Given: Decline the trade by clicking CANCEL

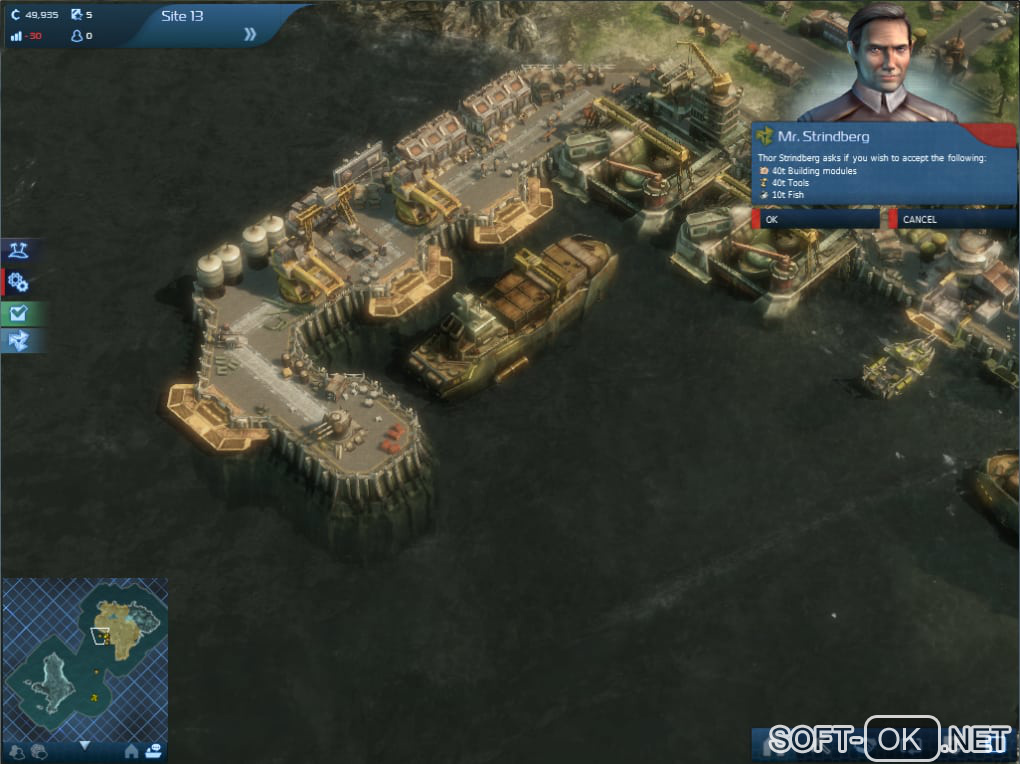Looking at the screenshot, I should click(x=950, y=219).
